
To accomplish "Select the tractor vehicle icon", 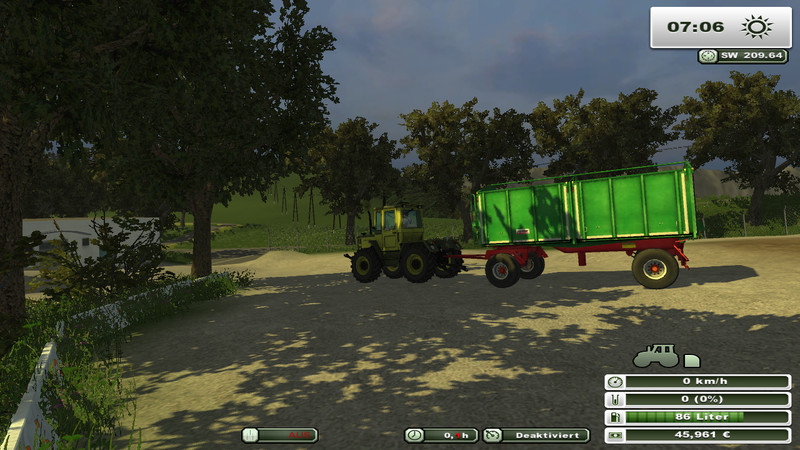I will click(655, 355).
